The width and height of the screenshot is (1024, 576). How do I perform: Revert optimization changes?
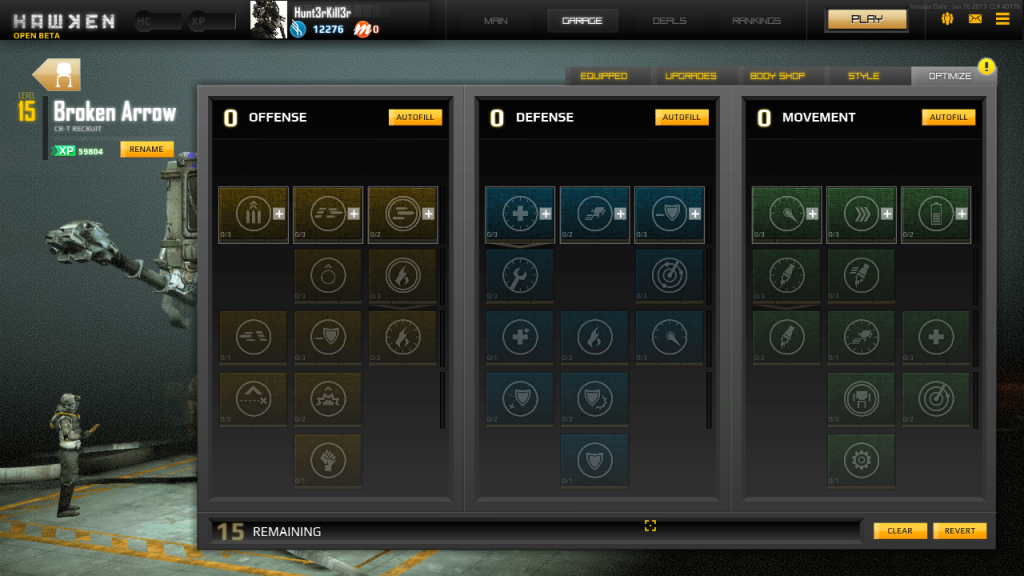pos(960,531)
